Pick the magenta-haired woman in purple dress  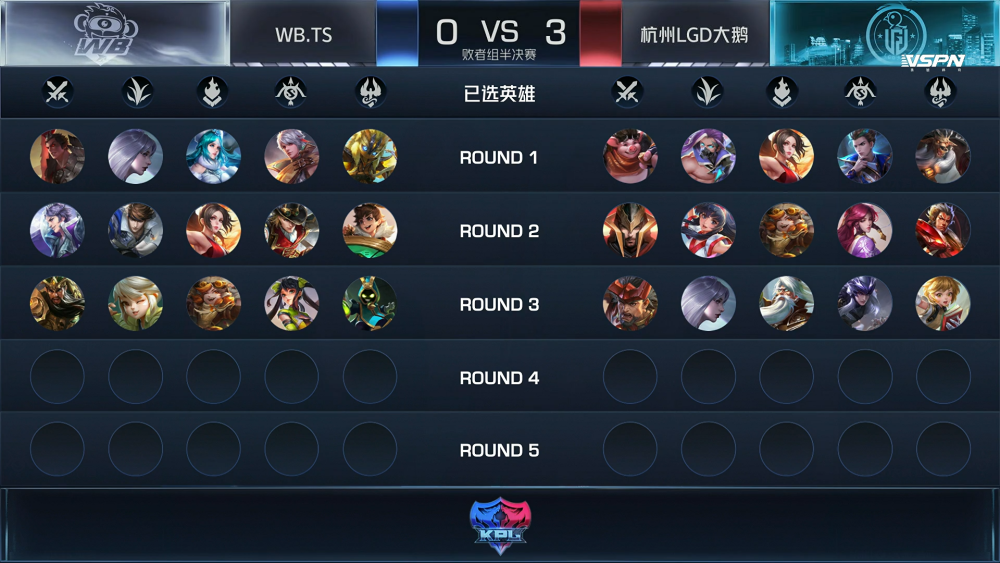864,231
